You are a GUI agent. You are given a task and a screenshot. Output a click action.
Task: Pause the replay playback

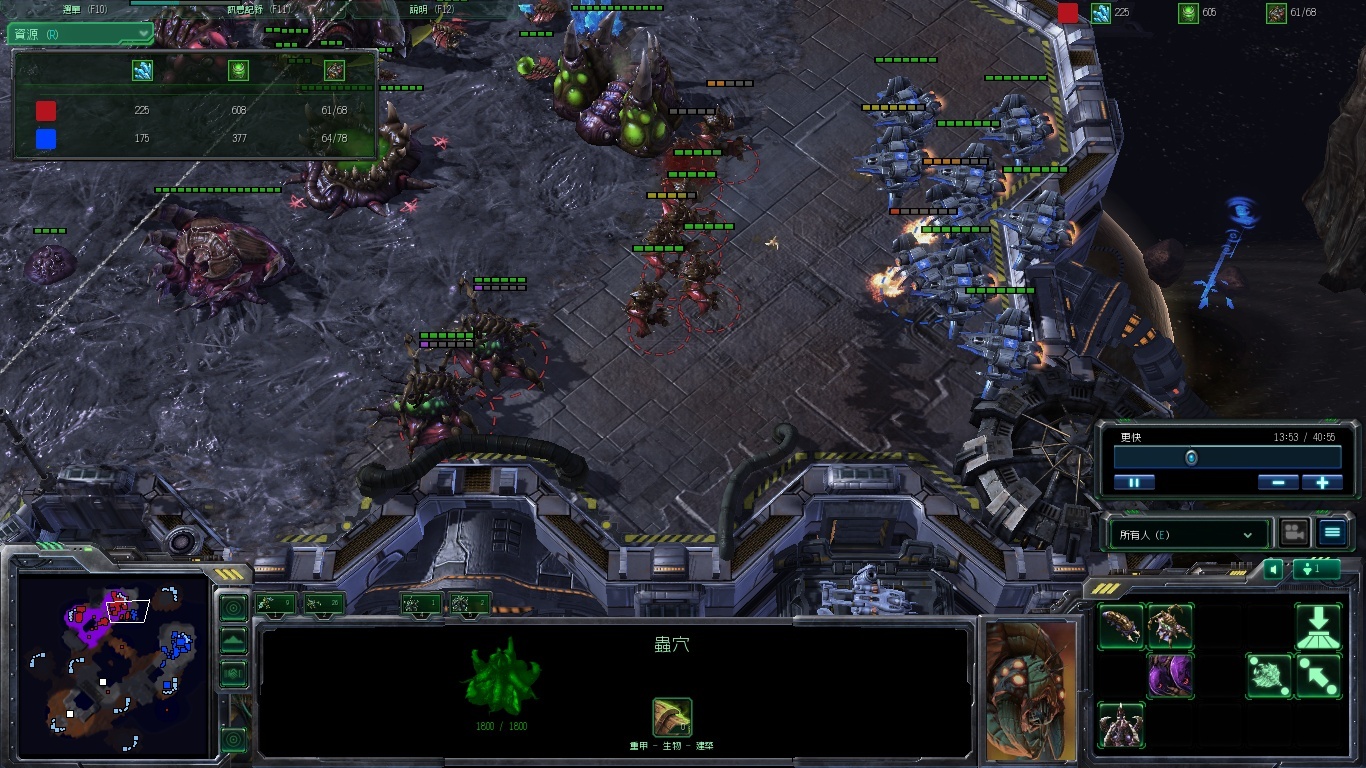click(1134, 482)
